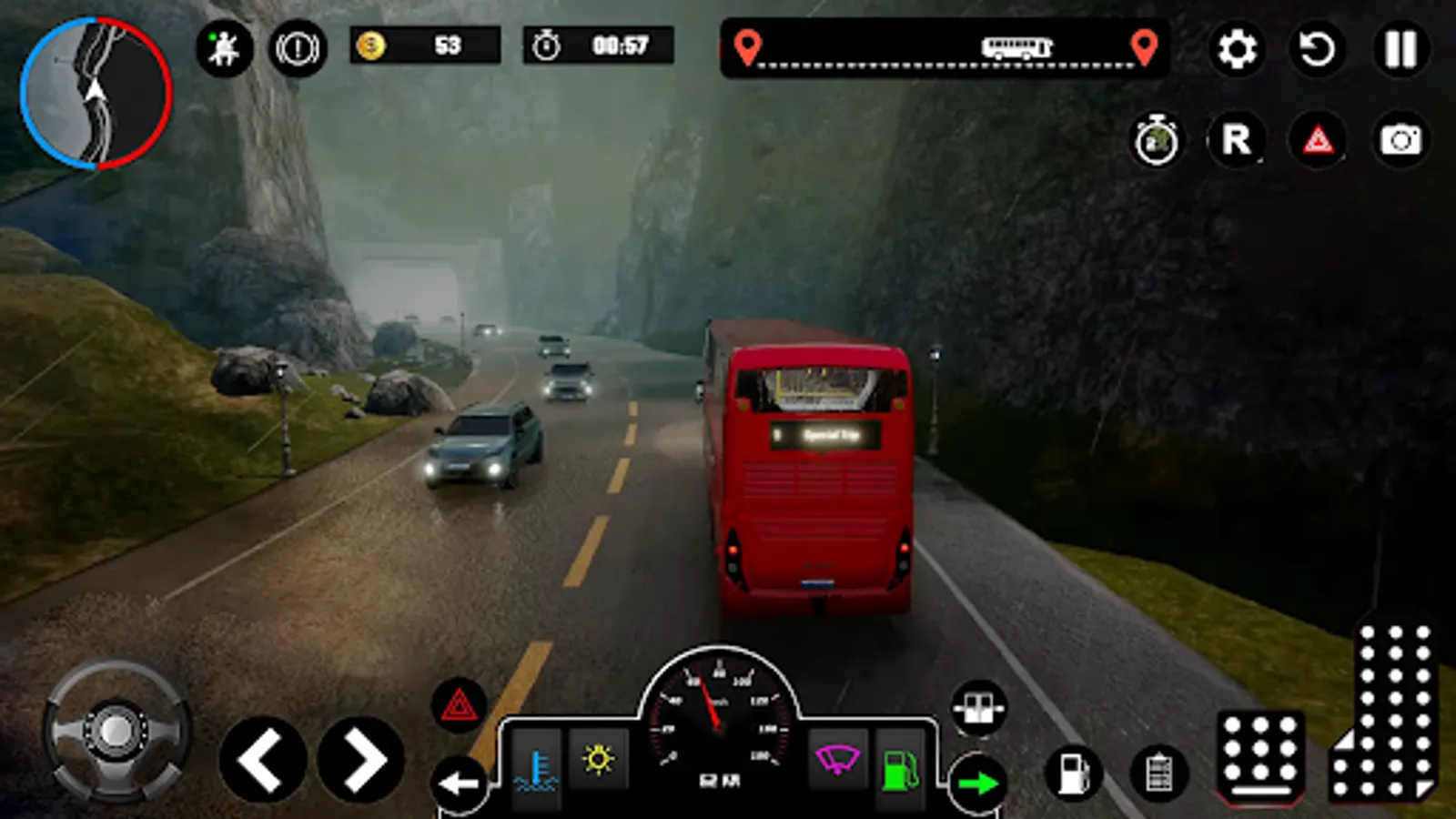Steer left with the left arrow button

click(262, 760)
